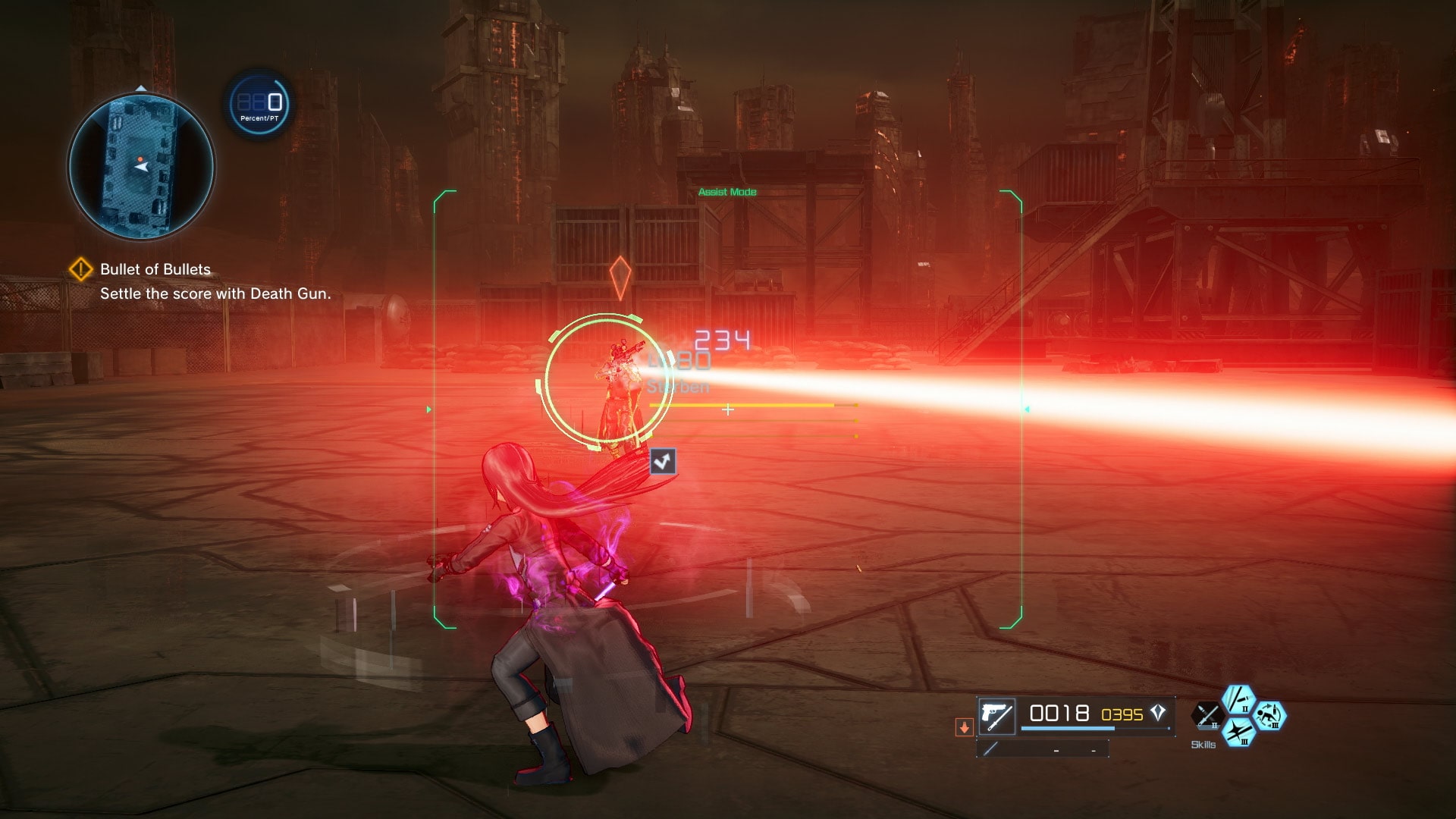Click the Bullet of Bullets quest title
This screenshot has height=819, width=1456.
154,268
